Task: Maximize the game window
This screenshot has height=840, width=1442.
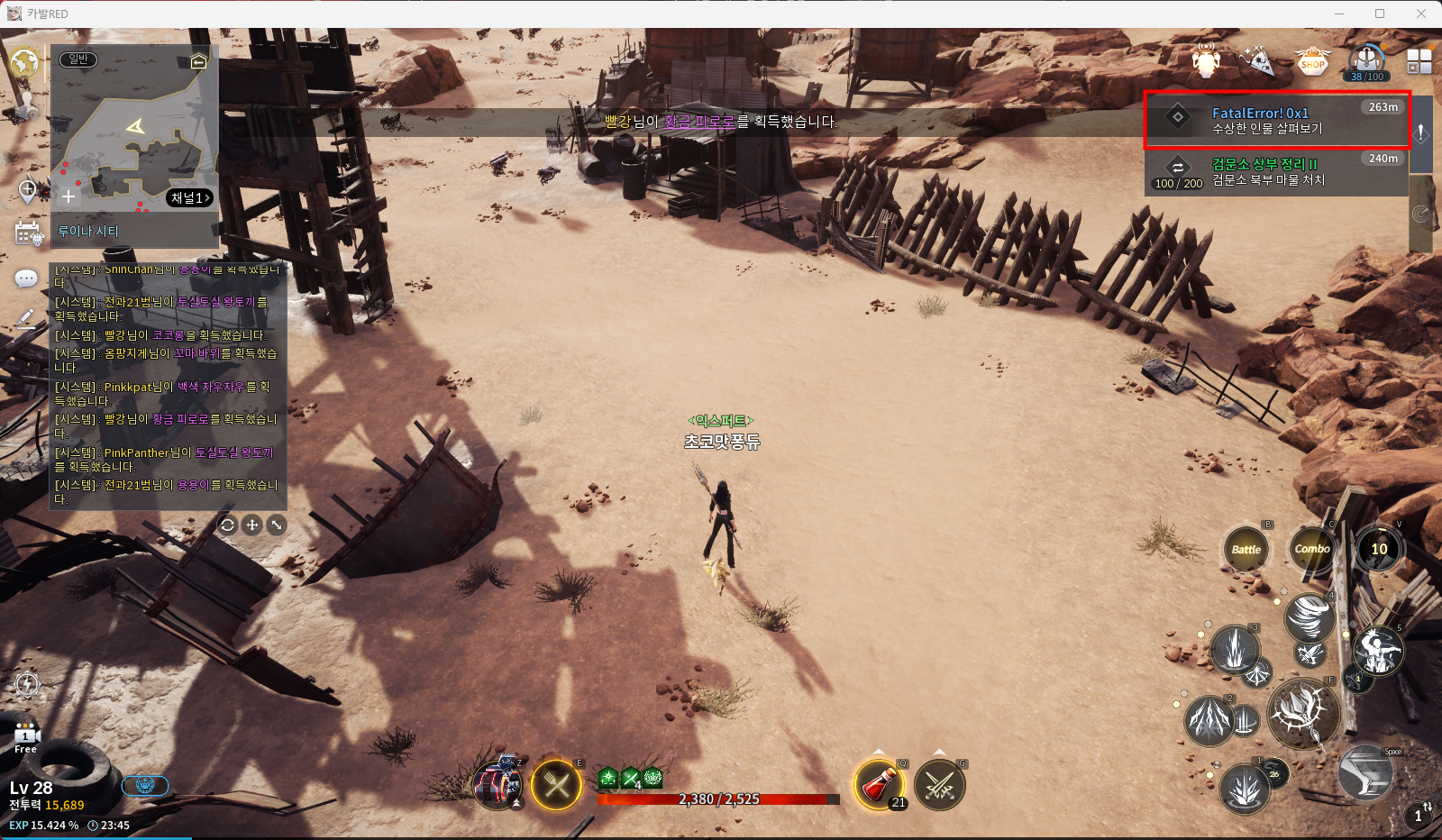Action: point(1379,14)
